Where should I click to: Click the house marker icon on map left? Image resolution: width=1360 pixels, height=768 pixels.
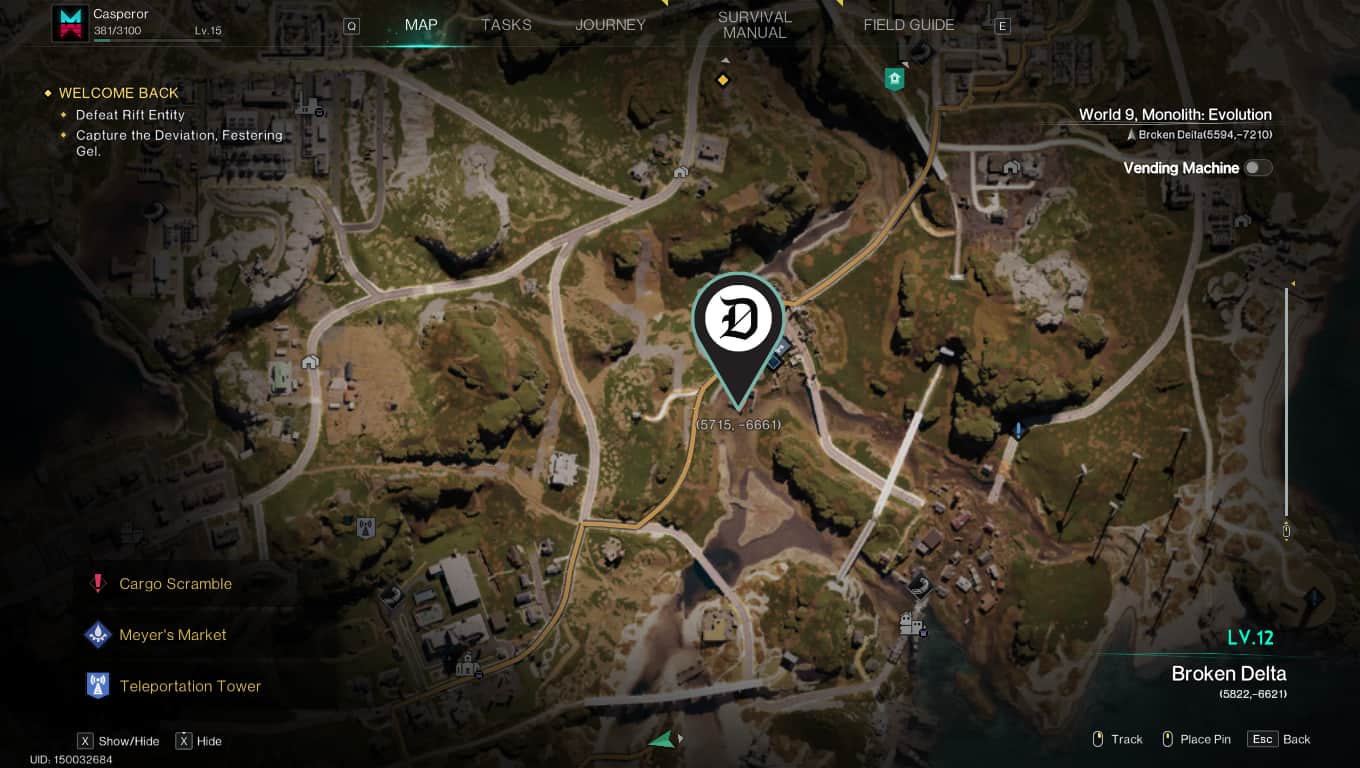pos(311,361)
